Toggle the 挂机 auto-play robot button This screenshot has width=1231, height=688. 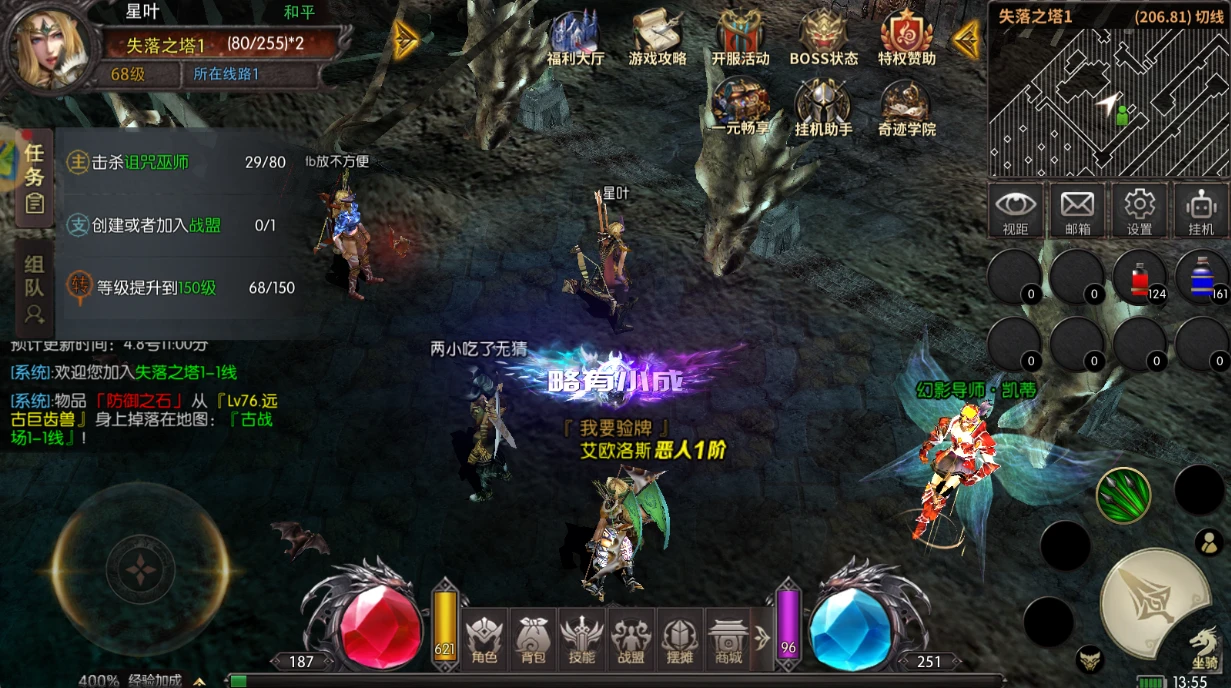pyautogui.click(x=1201, y=209)
